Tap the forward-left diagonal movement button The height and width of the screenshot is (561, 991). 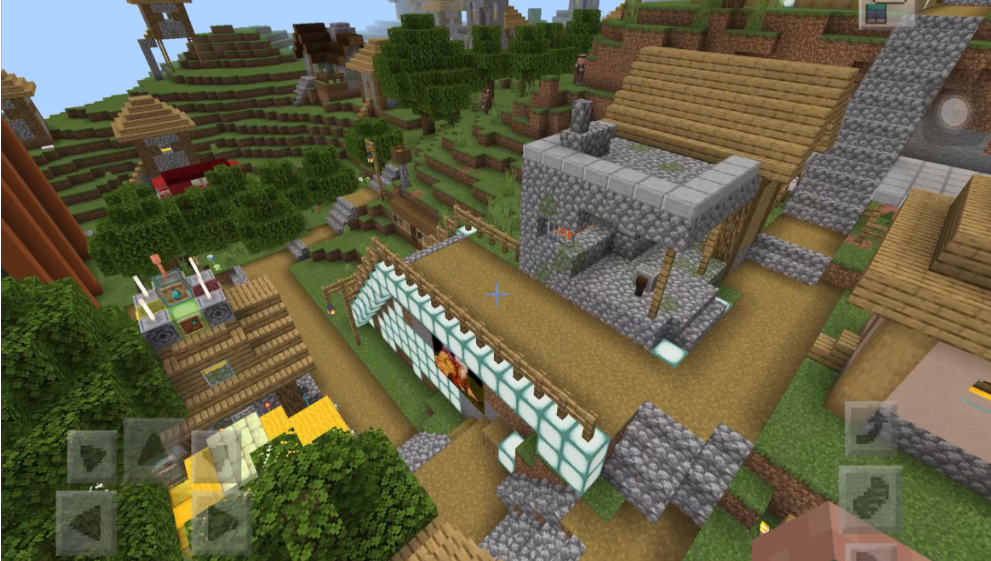tap(92, 457)
